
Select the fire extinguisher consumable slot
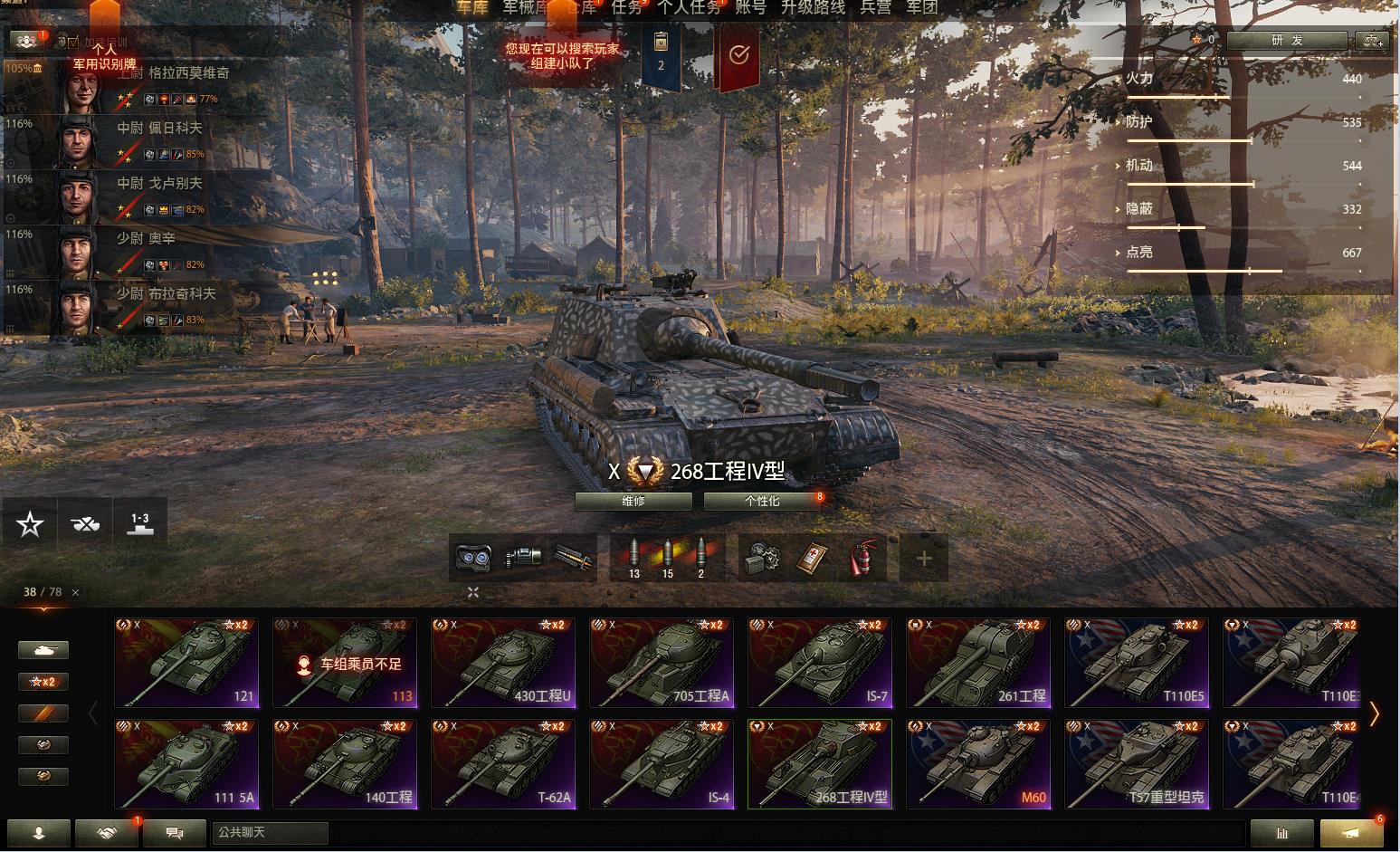click(x=863, y=557)
